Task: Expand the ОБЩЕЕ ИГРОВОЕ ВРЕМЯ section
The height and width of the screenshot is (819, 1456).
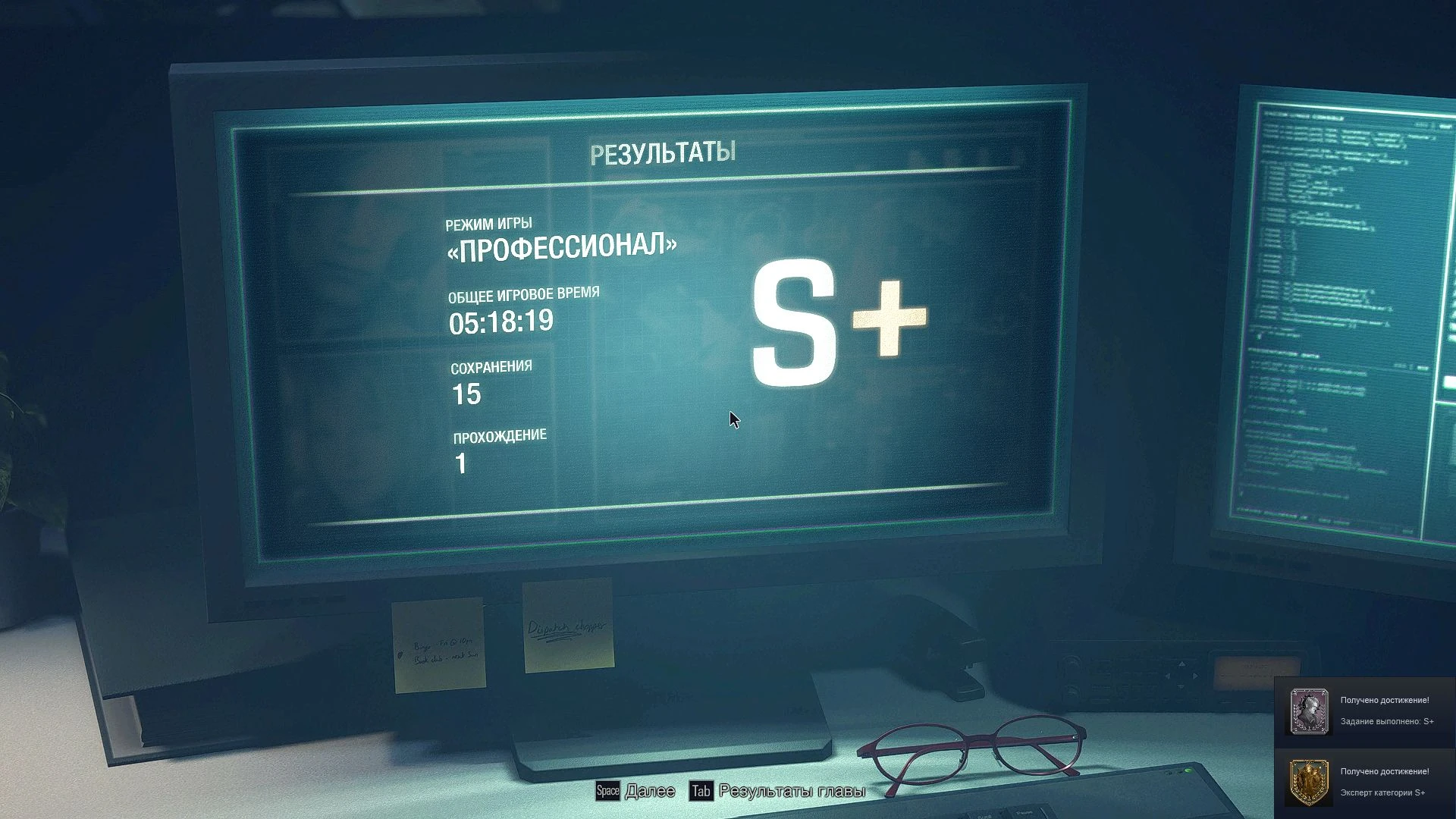Action: click(x=523, y=294)
